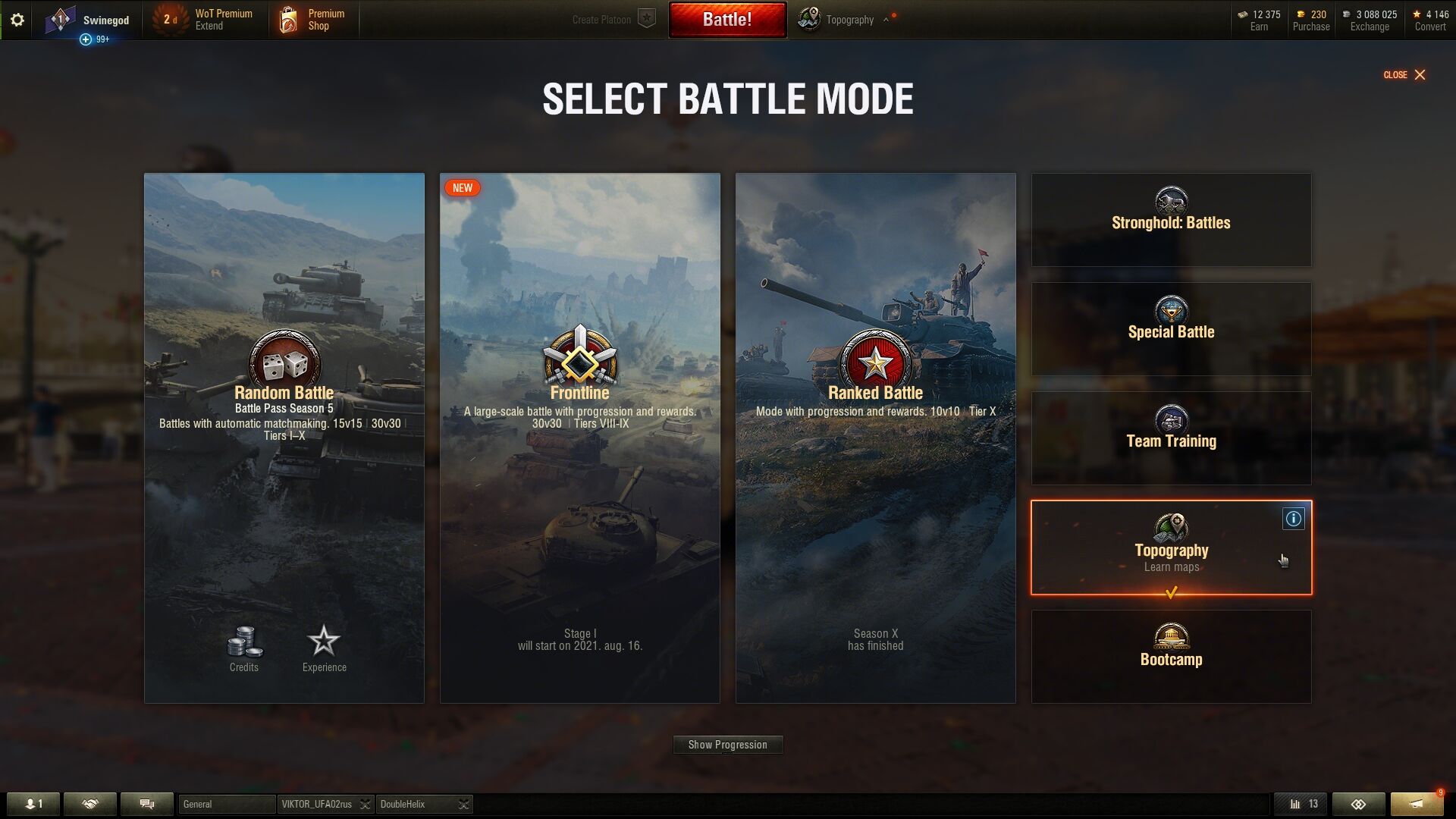Open the settings gear menu
The height and width of the screenshot is (819, 1456).
(x=17, y=20)
